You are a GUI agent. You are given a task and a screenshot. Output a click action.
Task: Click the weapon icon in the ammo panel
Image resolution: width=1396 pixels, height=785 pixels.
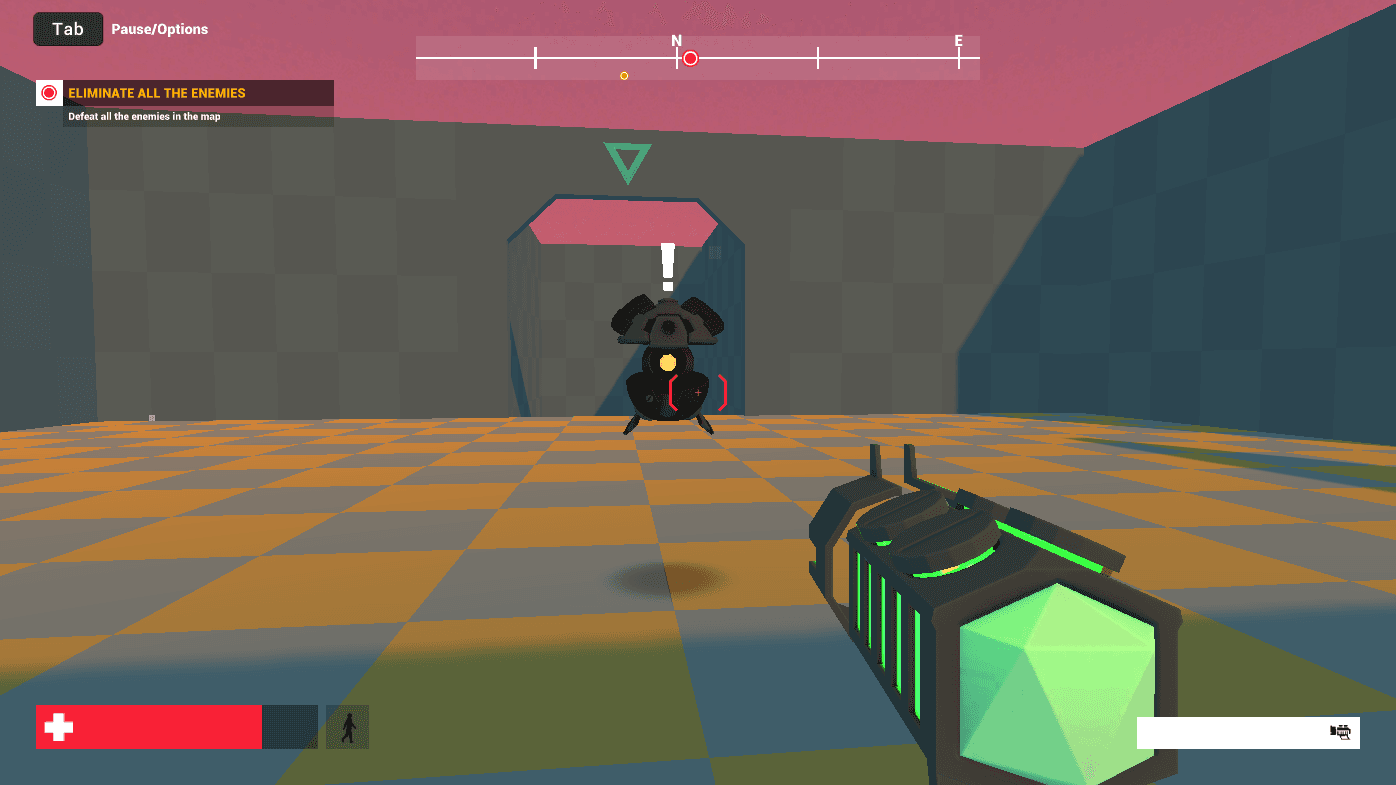[x=1340, y=732]
